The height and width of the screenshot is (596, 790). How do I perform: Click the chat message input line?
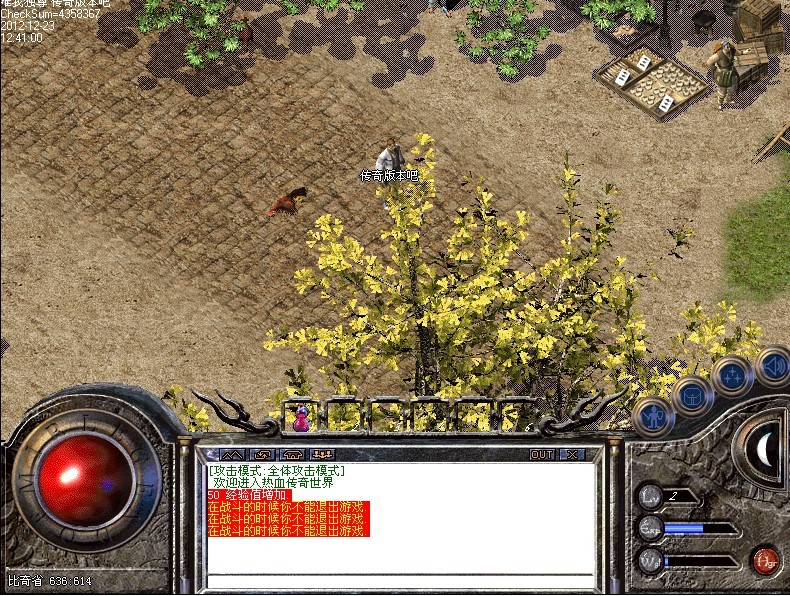(400, 579)
